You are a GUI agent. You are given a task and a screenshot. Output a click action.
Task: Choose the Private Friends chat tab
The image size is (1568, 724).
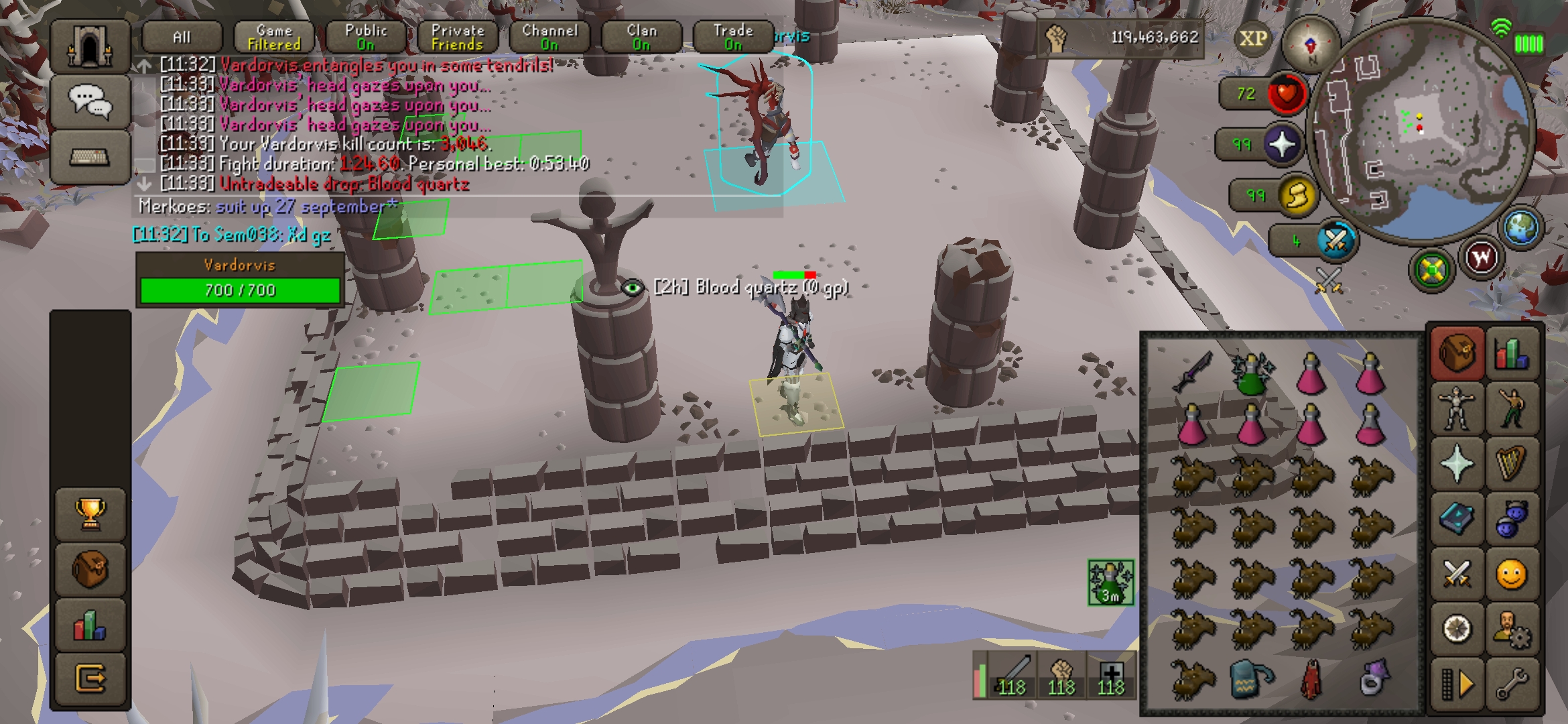[x=458, y=38]
